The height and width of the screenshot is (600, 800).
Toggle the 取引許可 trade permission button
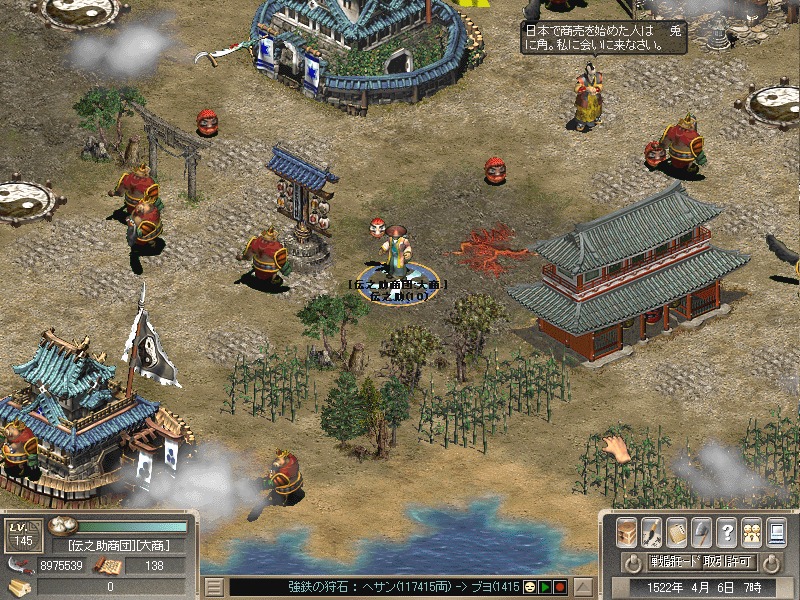pos(729,562)
